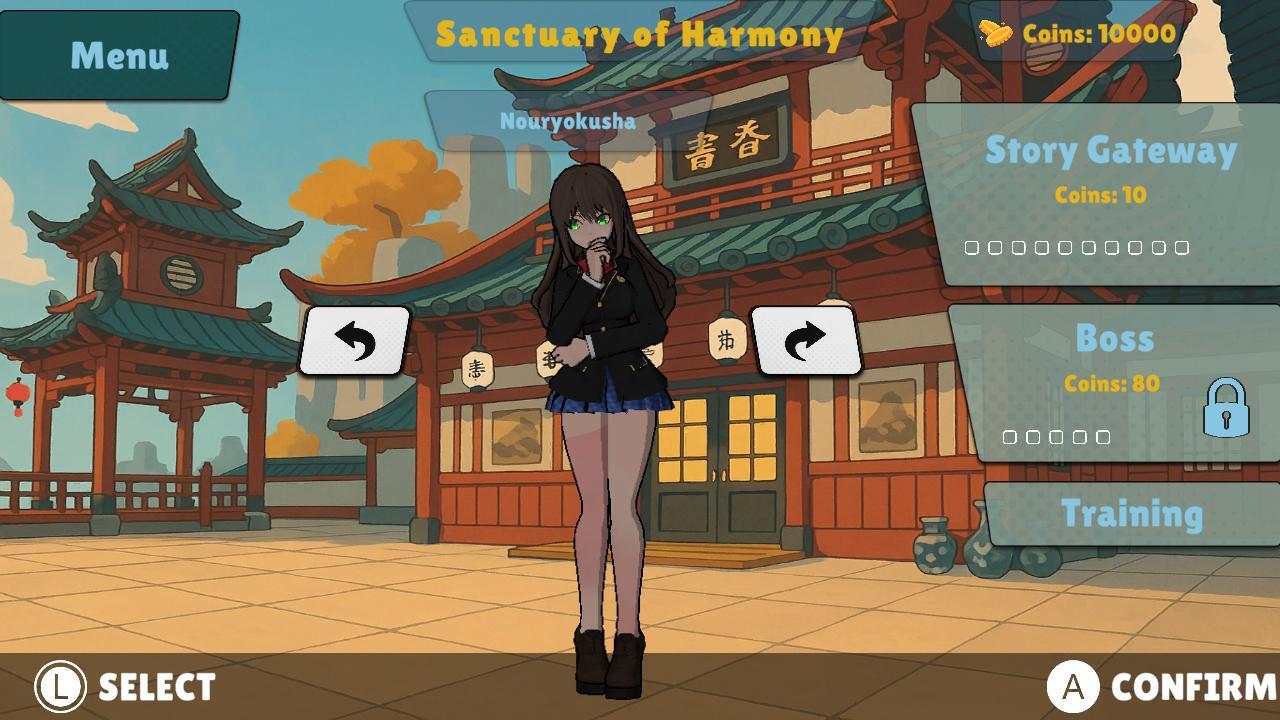
Task: Select the Training mode
Action: 1133,513
